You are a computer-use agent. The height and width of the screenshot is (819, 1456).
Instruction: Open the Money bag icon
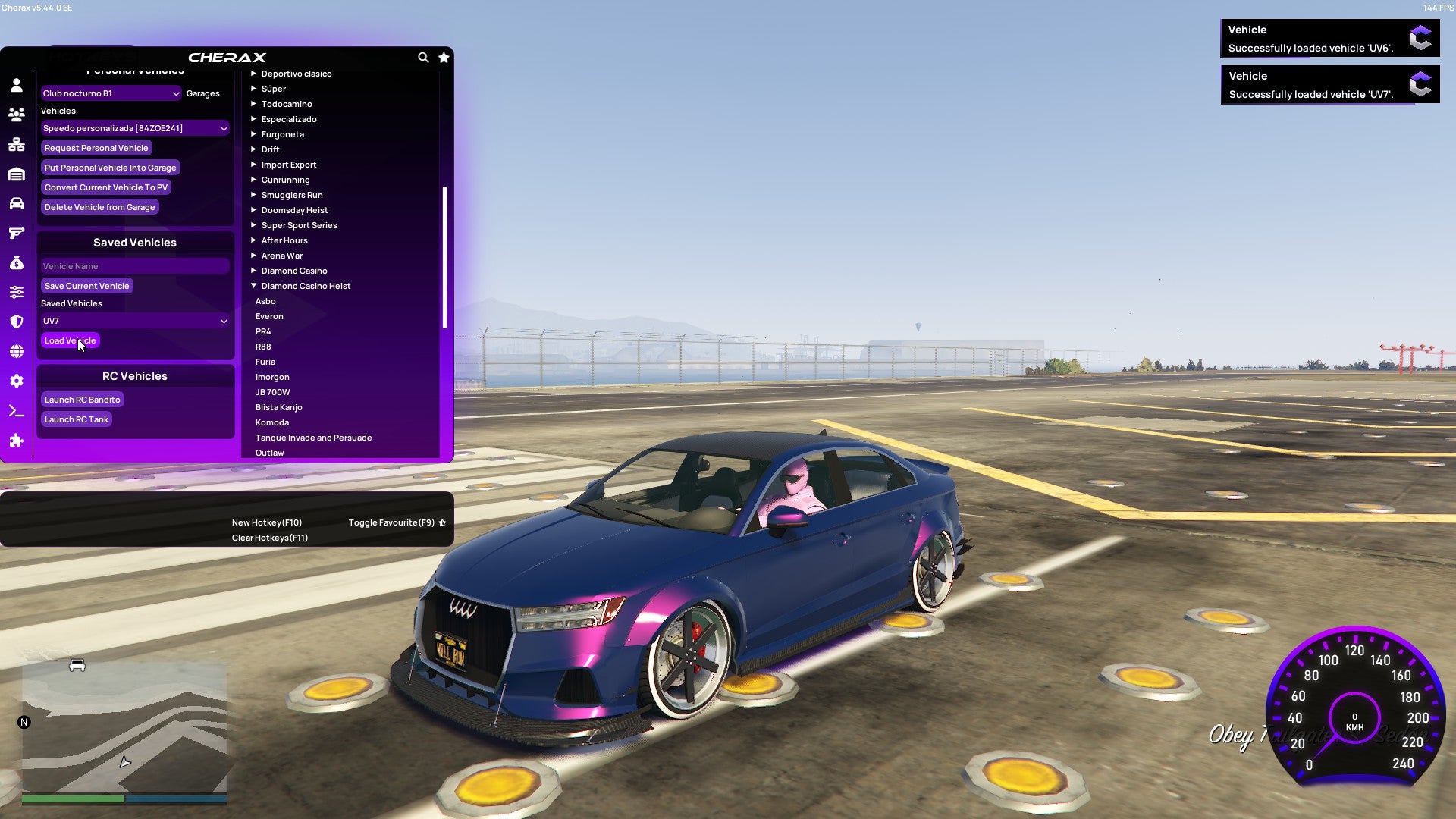pos(17,262)
